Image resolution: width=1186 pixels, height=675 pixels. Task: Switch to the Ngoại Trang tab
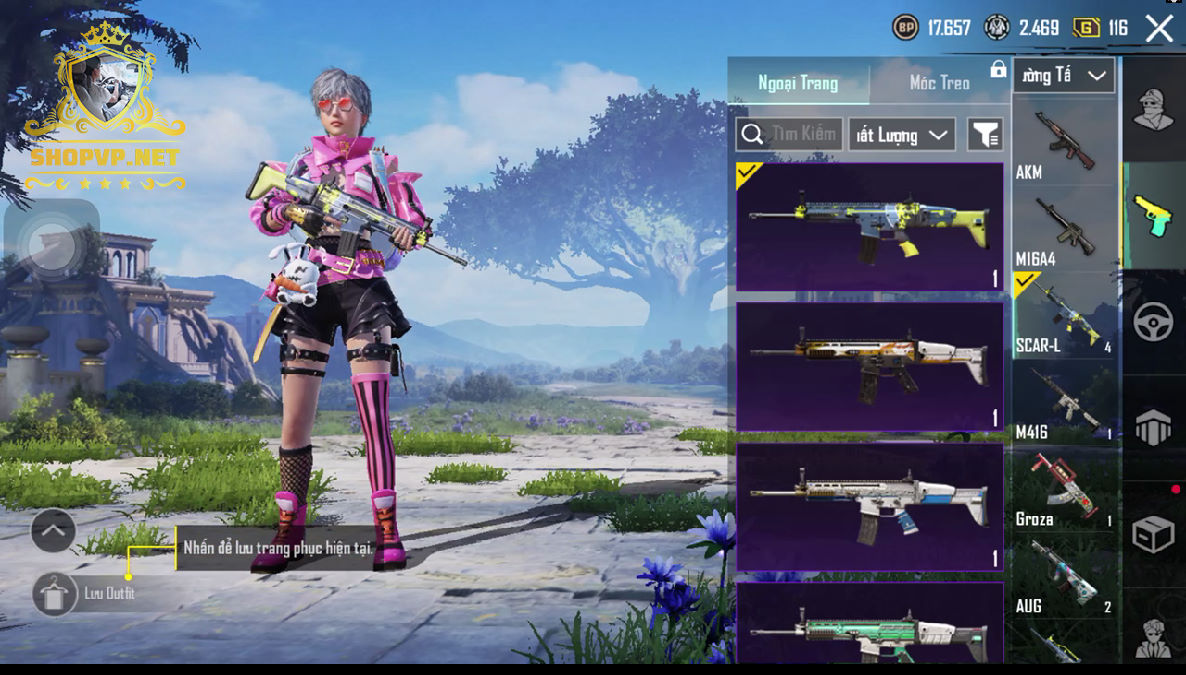pos(798,83)
